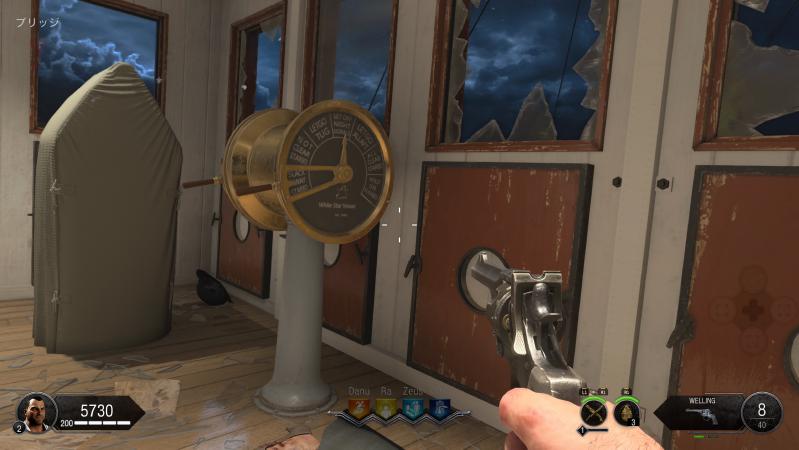The width and height of the screenshot is (799, 450).
Task: Select the dark blue perk icon
Action: [438, 407]
